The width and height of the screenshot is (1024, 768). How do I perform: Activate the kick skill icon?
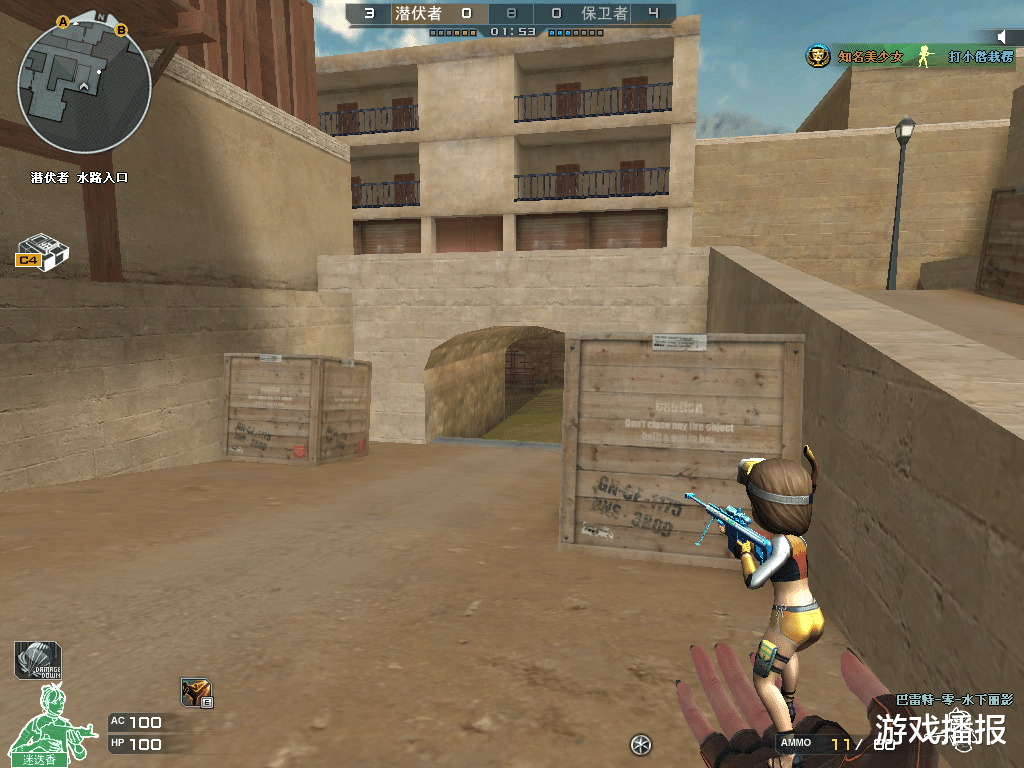pyautogui.click(x=195, y=692)
